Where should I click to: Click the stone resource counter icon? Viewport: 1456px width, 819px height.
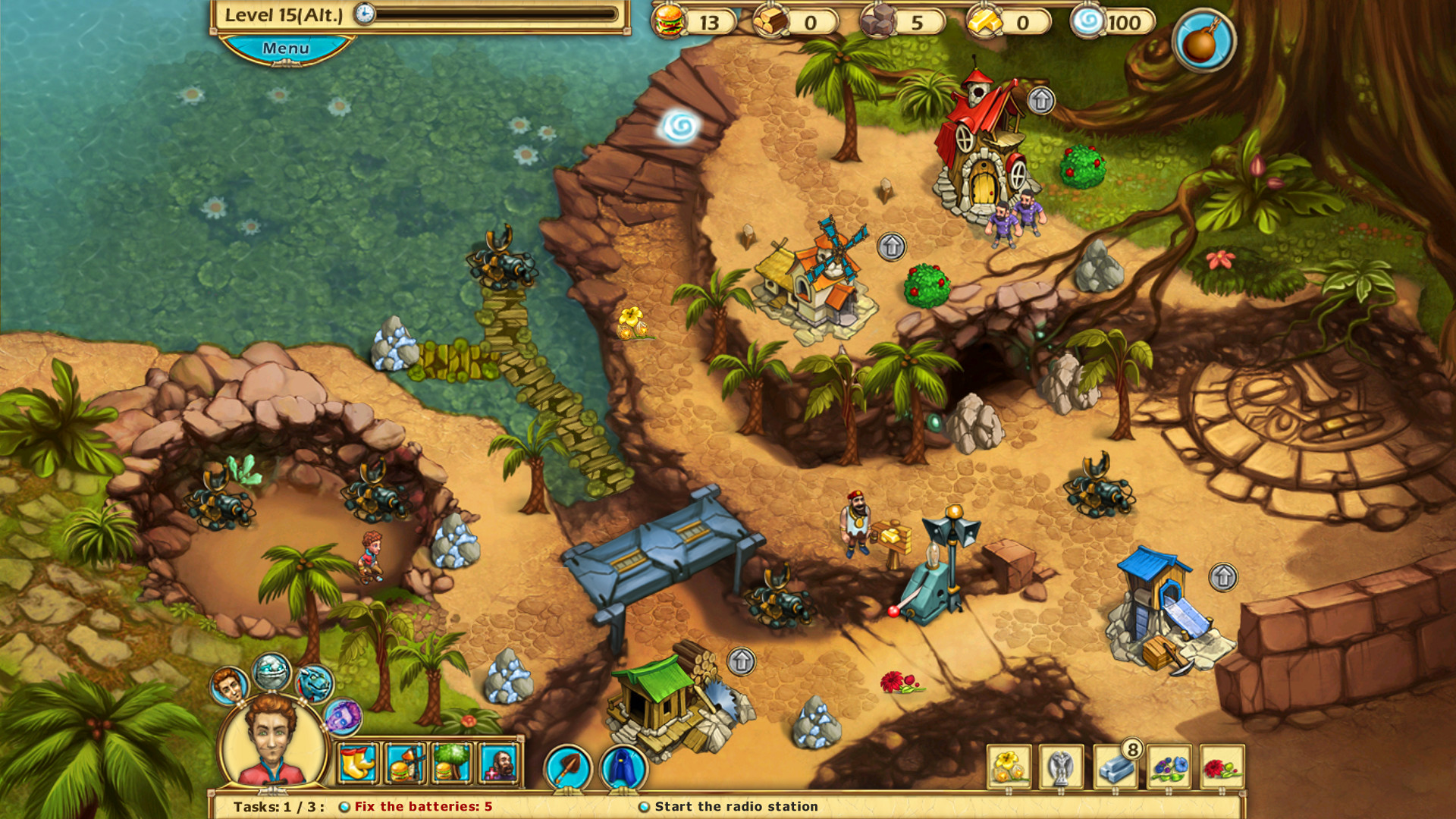click(880, 21)
